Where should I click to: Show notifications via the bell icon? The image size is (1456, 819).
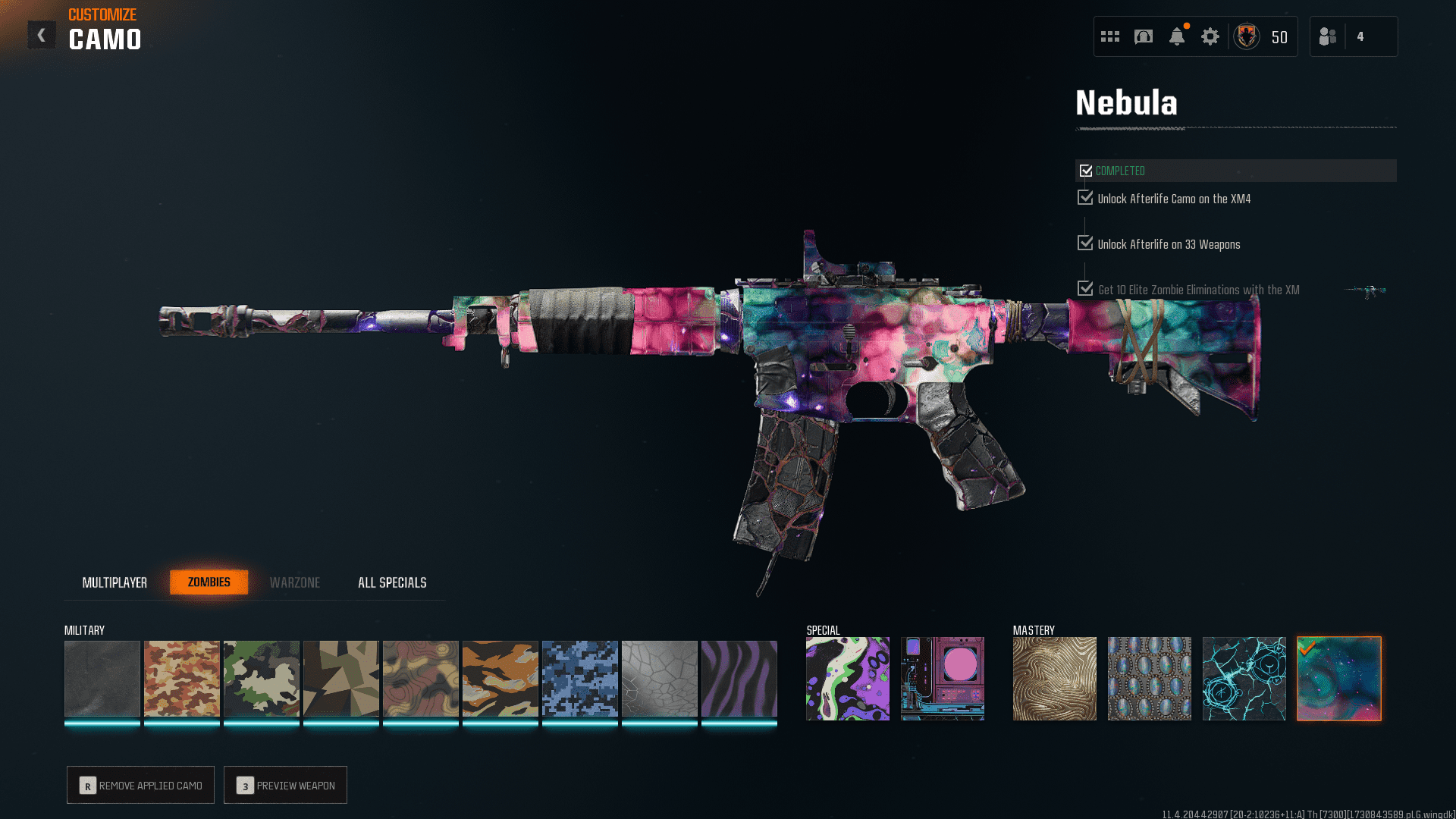pyautogui.click(x=1177, y=36)
